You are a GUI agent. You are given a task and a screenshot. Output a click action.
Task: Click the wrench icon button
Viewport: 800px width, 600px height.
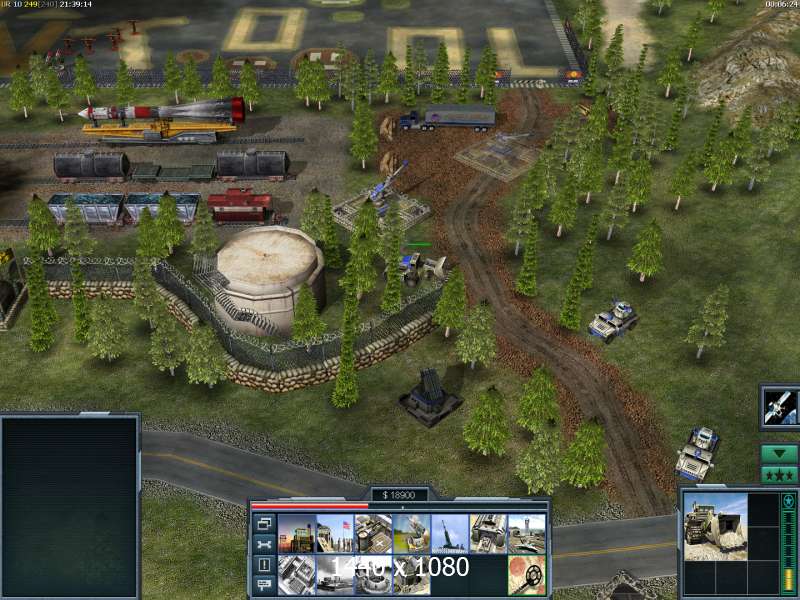point(265,544)
